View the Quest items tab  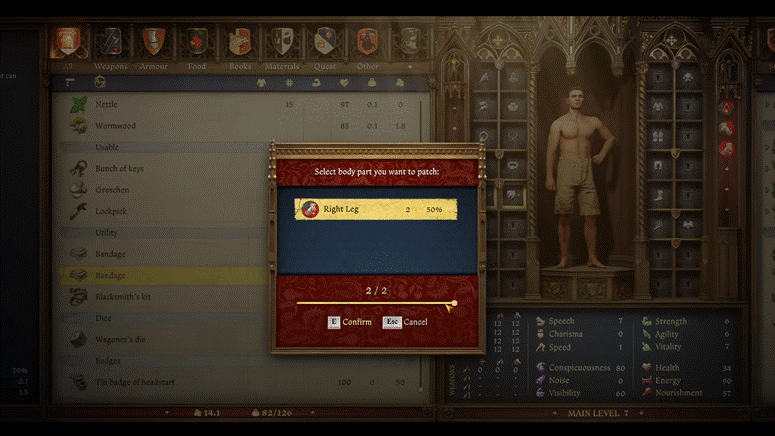(325, 42)
